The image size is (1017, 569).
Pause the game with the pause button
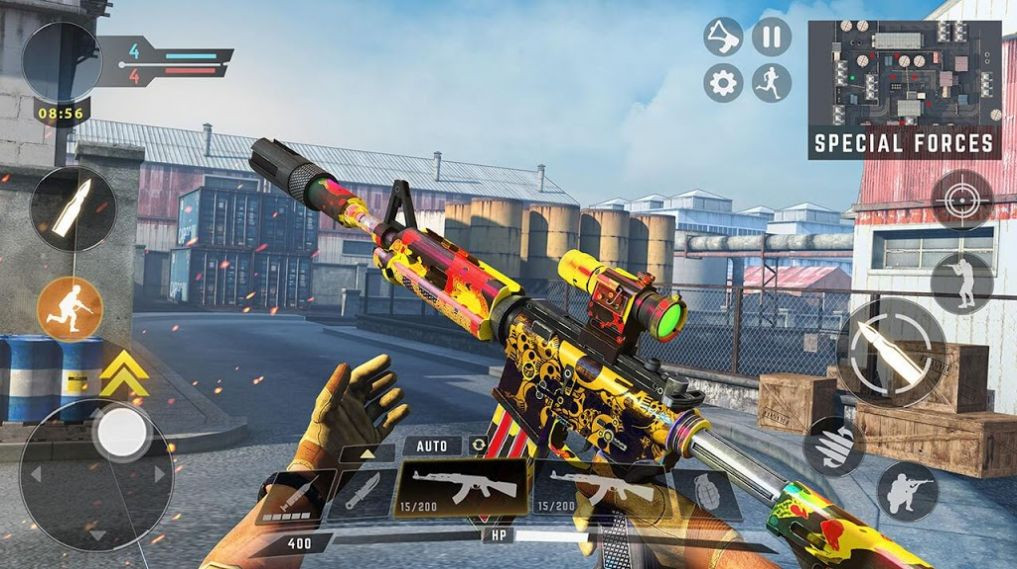coord(771,38)
